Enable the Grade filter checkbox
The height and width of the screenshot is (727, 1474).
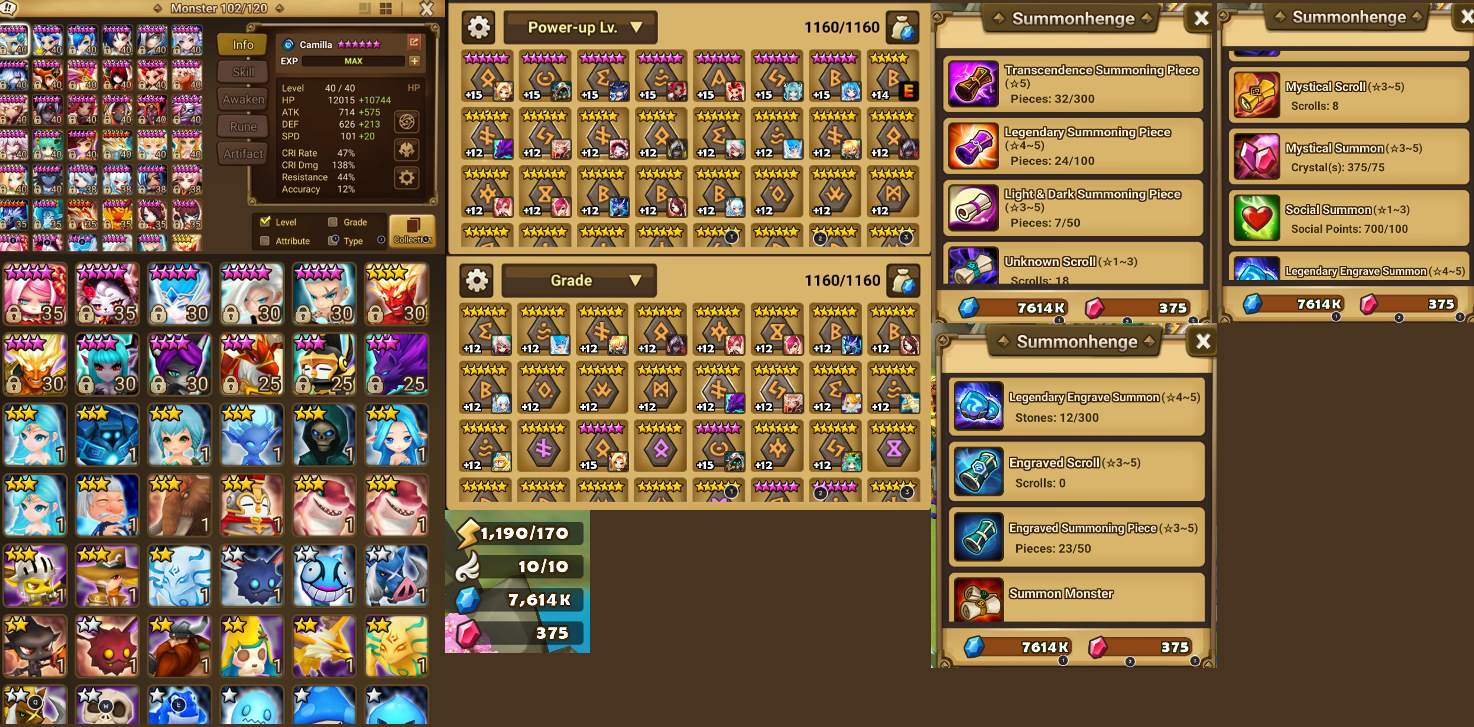coord(332,222)
